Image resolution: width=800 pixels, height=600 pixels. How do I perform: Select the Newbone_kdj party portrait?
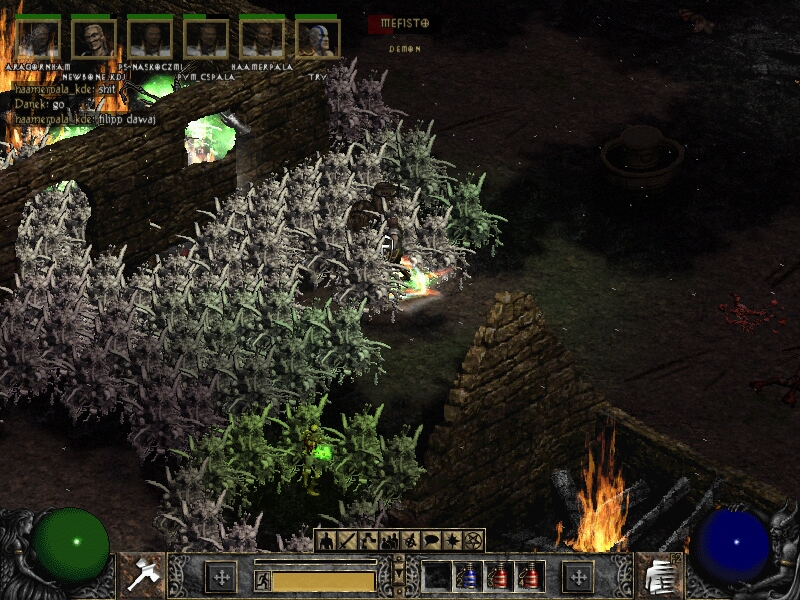(94, 38)
